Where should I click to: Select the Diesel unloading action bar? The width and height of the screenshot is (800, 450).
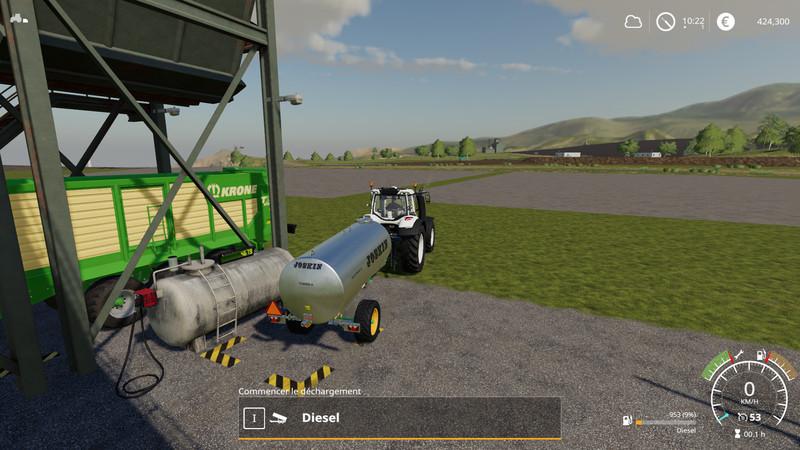399,417
